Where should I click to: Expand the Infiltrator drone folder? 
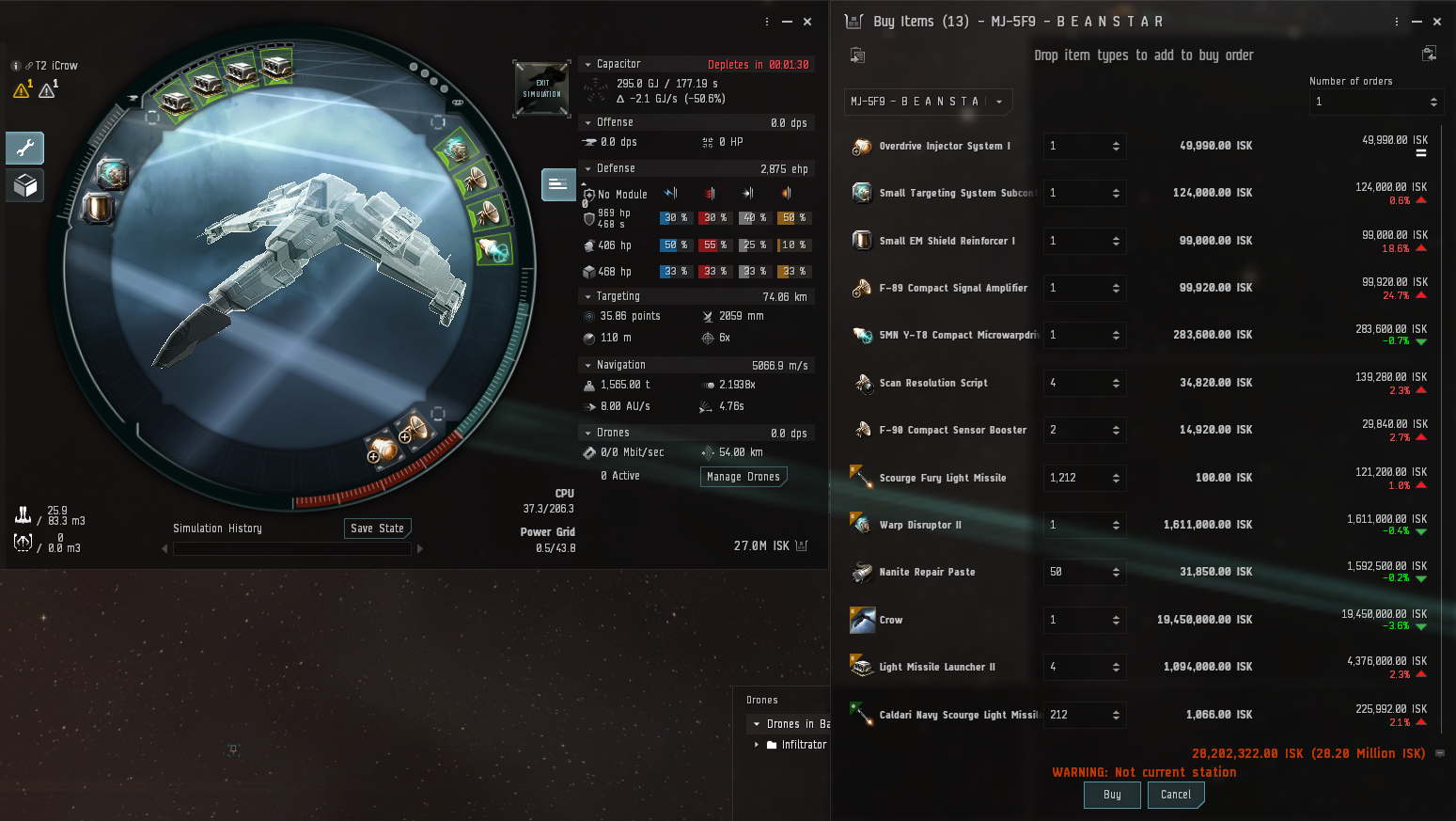(x=757, y=745)
